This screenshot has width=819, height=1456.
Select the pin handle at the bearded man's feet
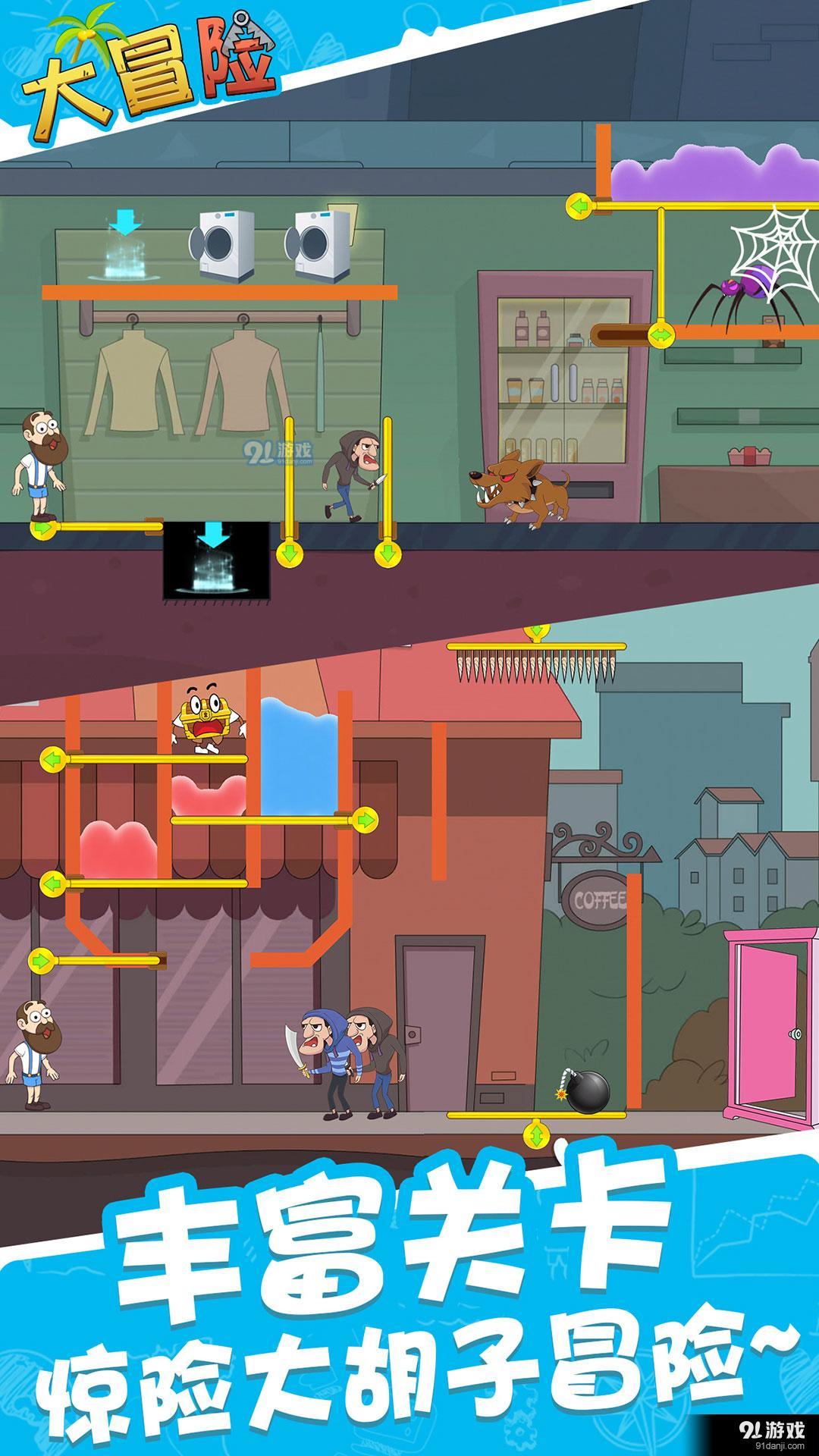click(42, 527)
